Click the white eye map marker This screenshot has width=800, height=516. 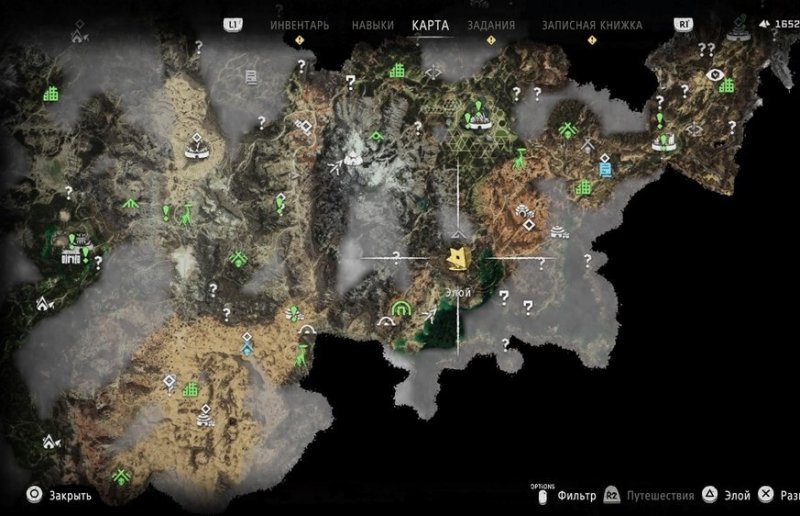(x=714, y=74)
